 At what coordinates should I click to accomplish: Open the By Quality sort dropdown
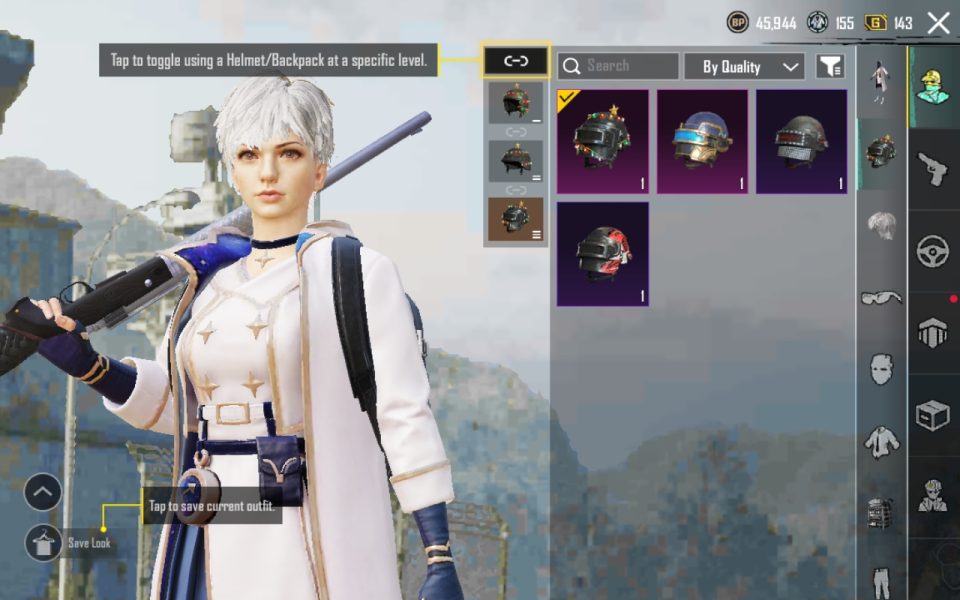tap(744, 67)
